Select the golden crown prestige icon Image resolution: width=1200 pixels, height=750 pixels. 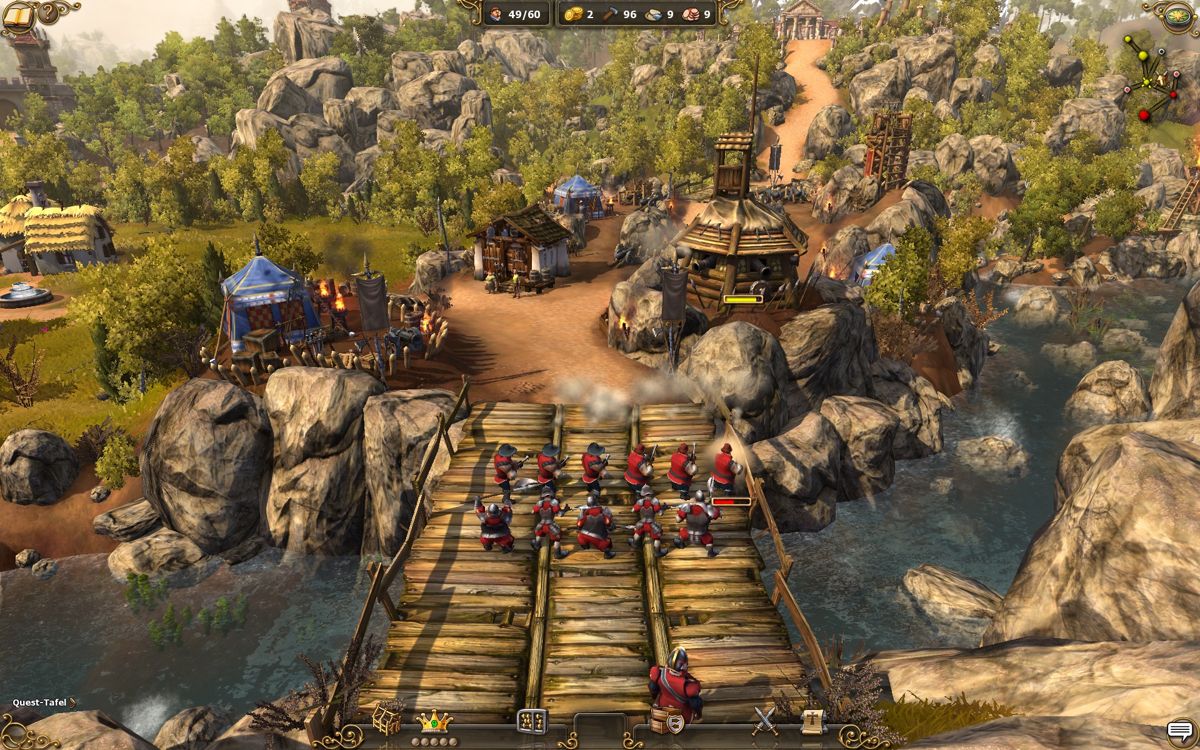pyautogui.click(x=434, y=721)
